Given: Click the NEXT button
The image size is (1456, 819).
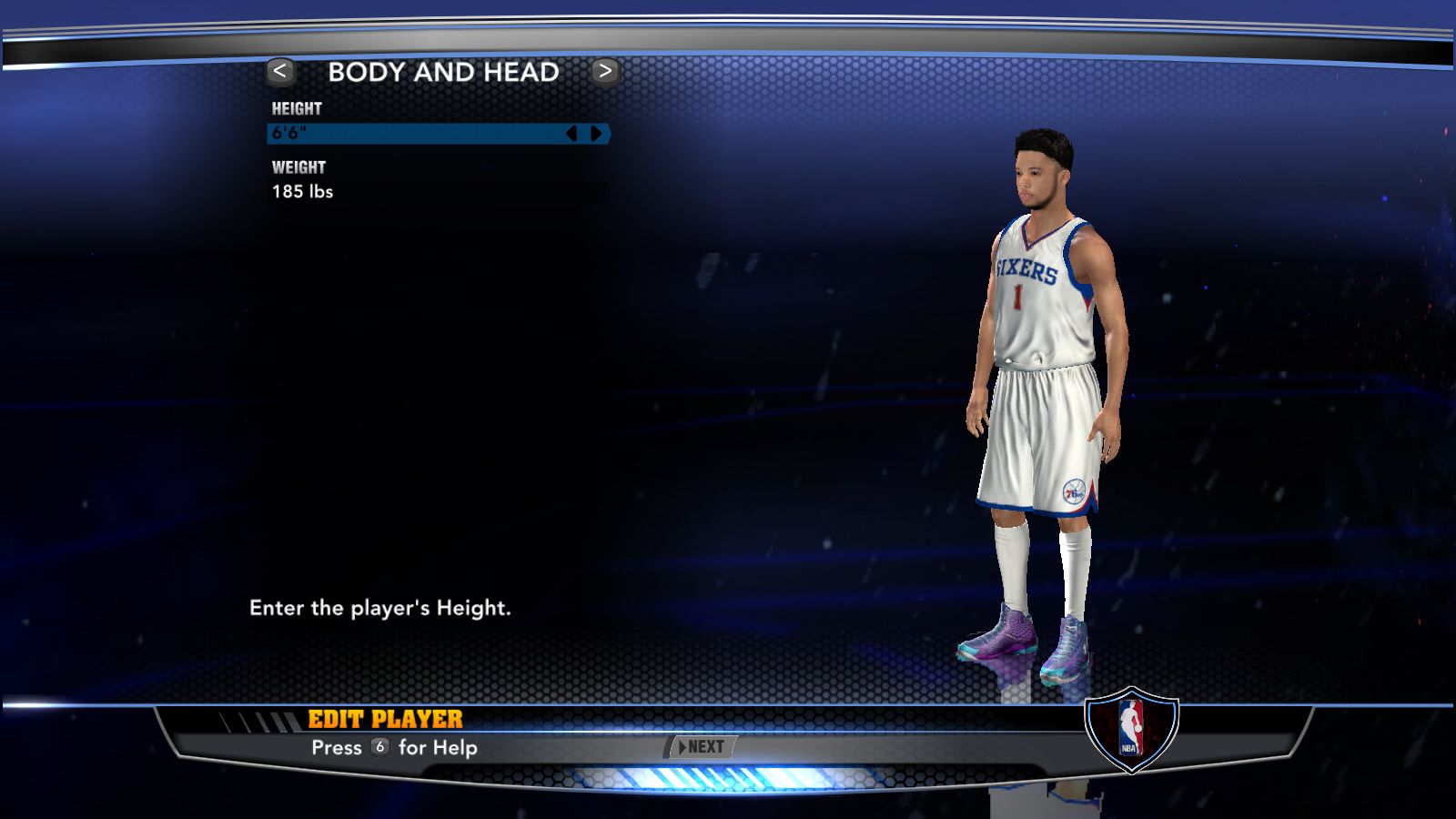Looking at the screenshot, I should (702, 747).
